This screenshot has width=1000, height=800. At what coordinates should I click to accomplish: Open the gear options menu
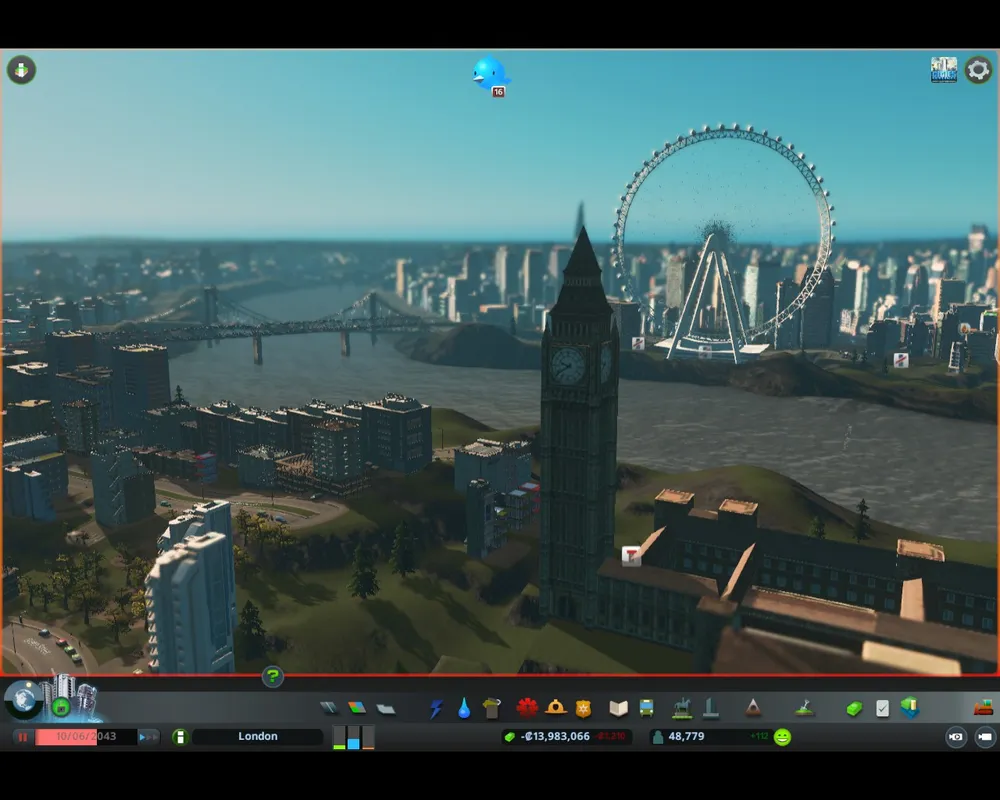pos(977,70)
